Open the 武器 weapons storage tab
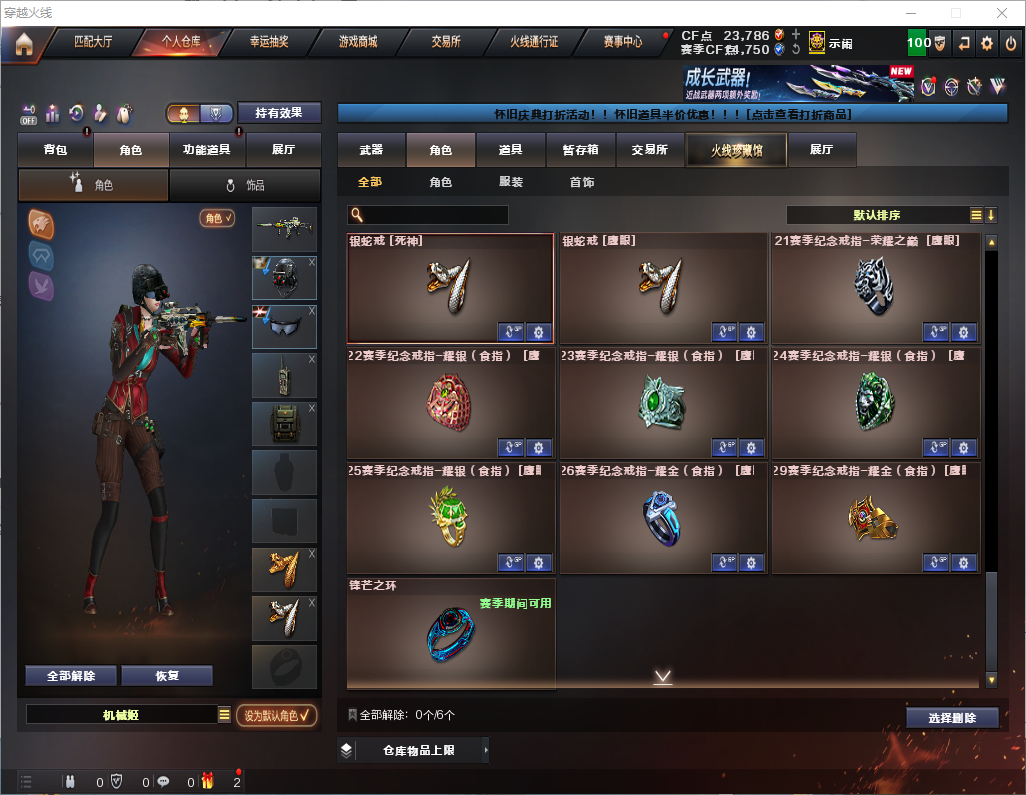 click(371, 150)
